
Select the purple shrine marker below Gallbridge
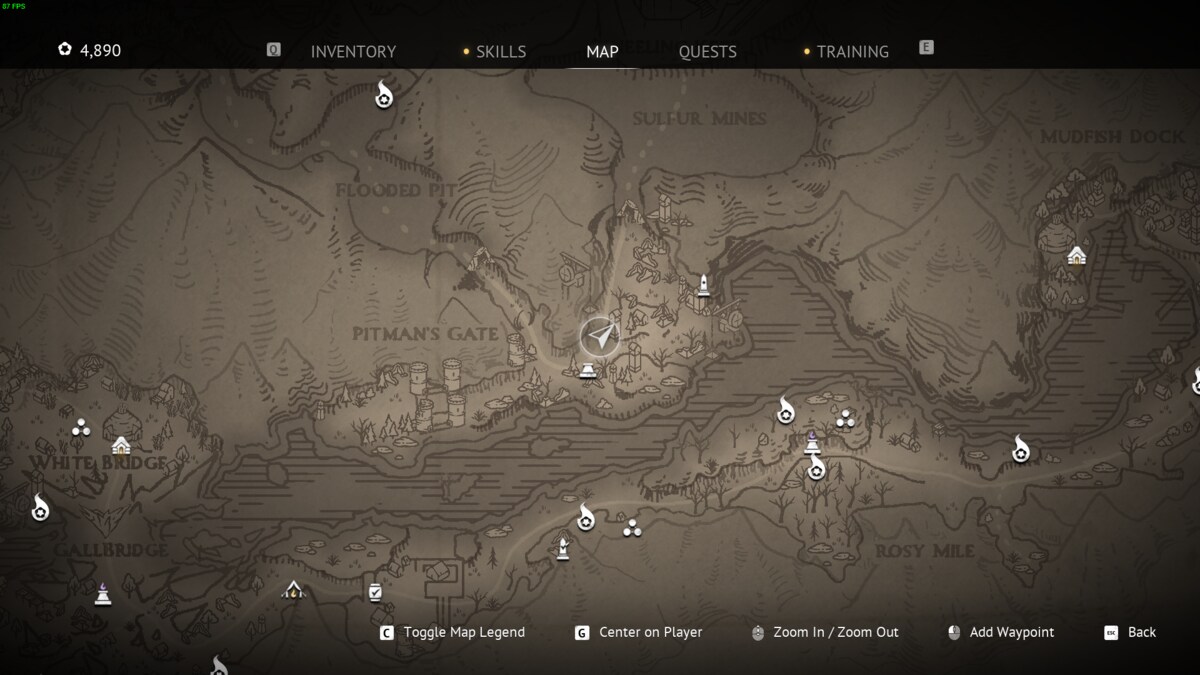(102, 594)
